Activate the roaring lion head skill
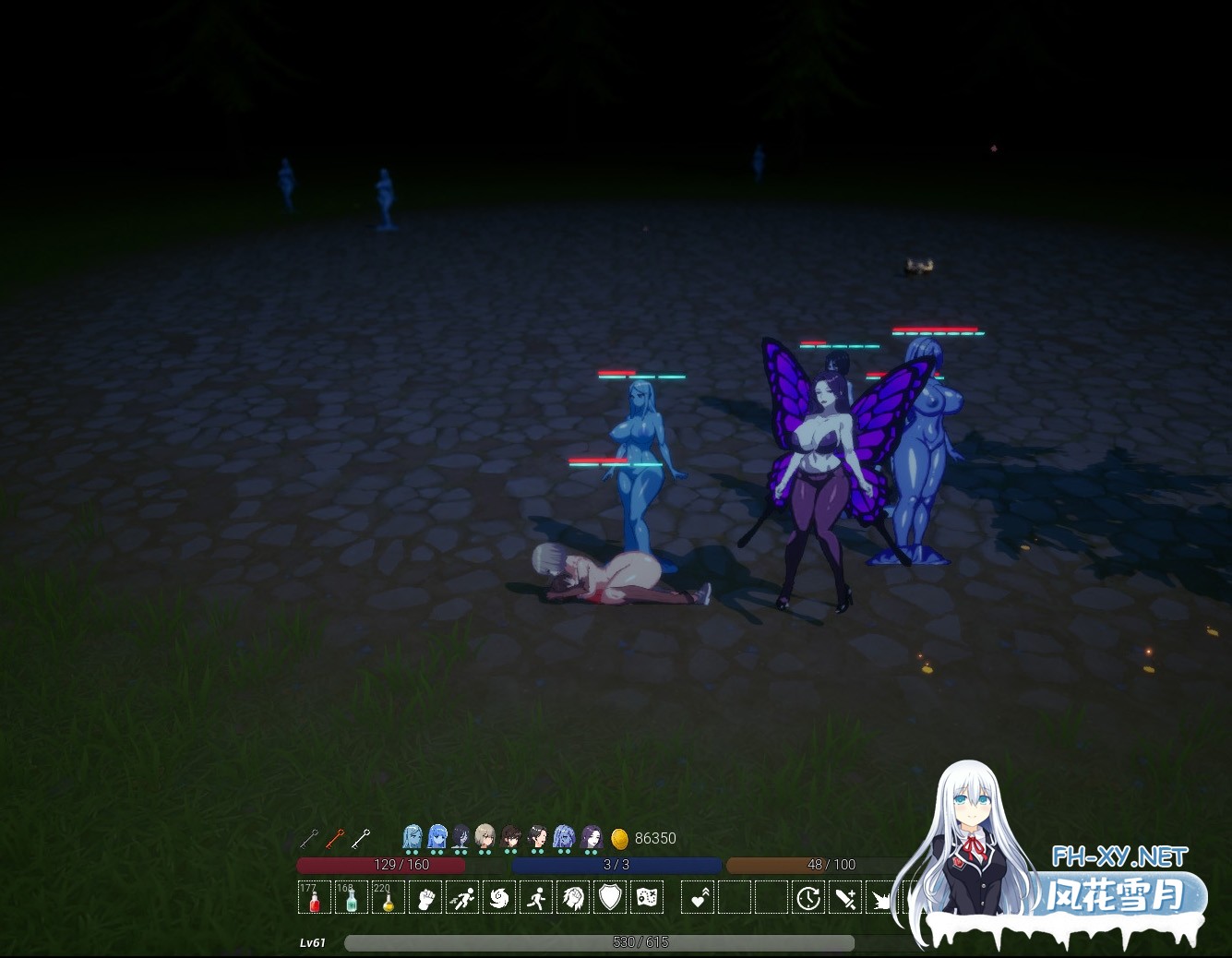The width and height of the screenshot is (1232, 958). 573,897
